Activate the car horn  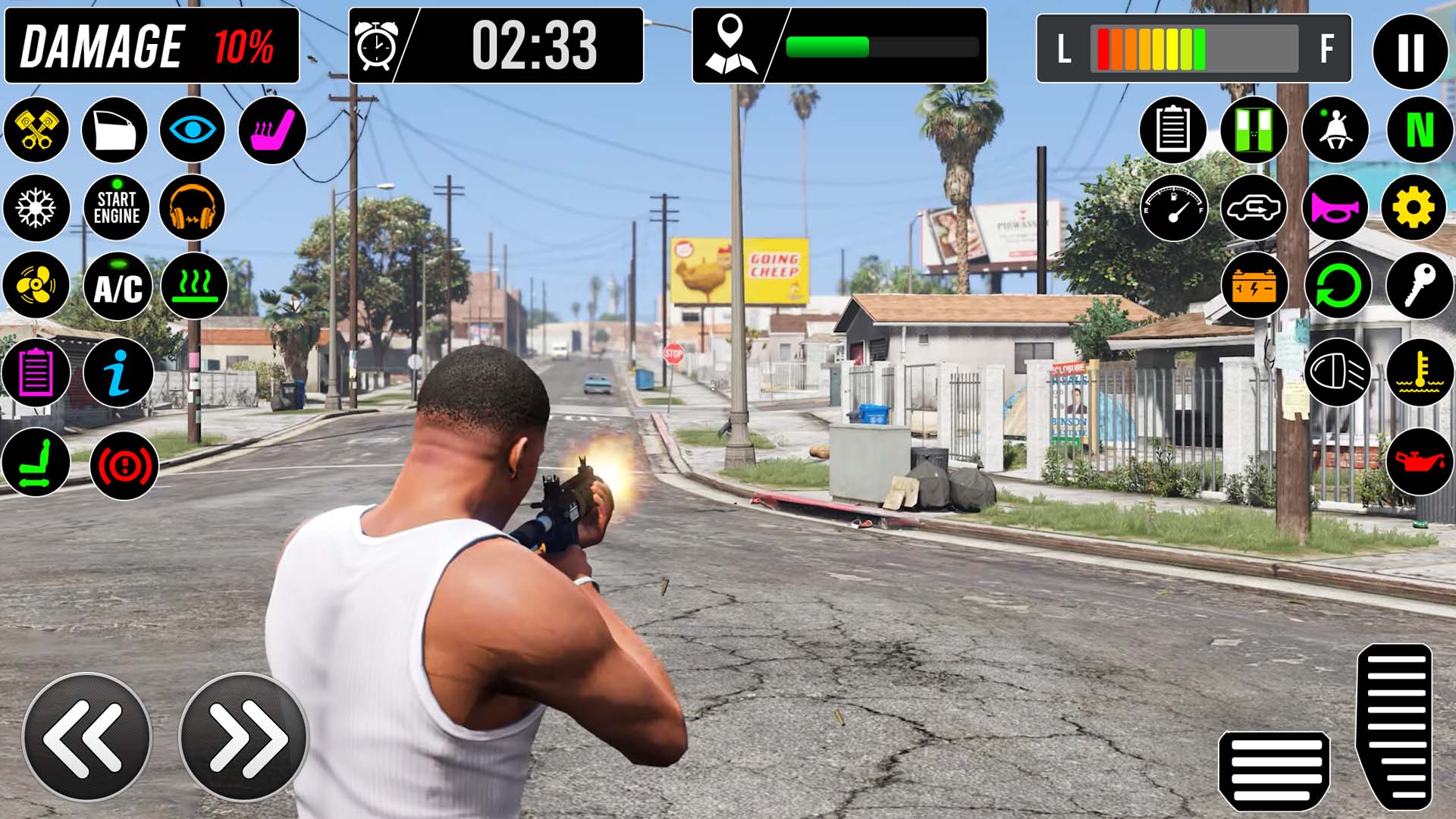coord(1337,209)
